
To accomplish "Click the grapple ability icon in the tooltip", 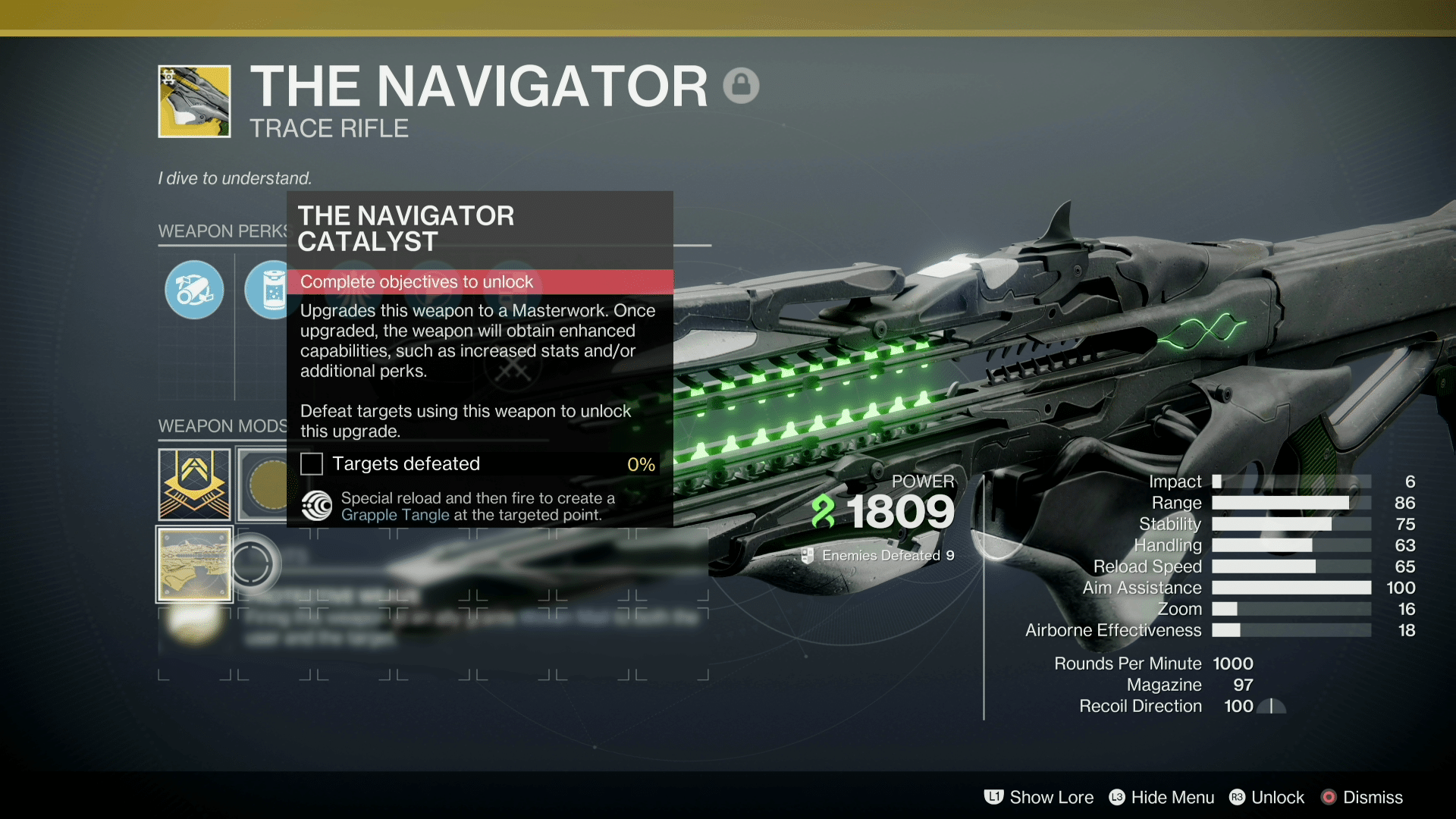I will [x=317, y=506].
